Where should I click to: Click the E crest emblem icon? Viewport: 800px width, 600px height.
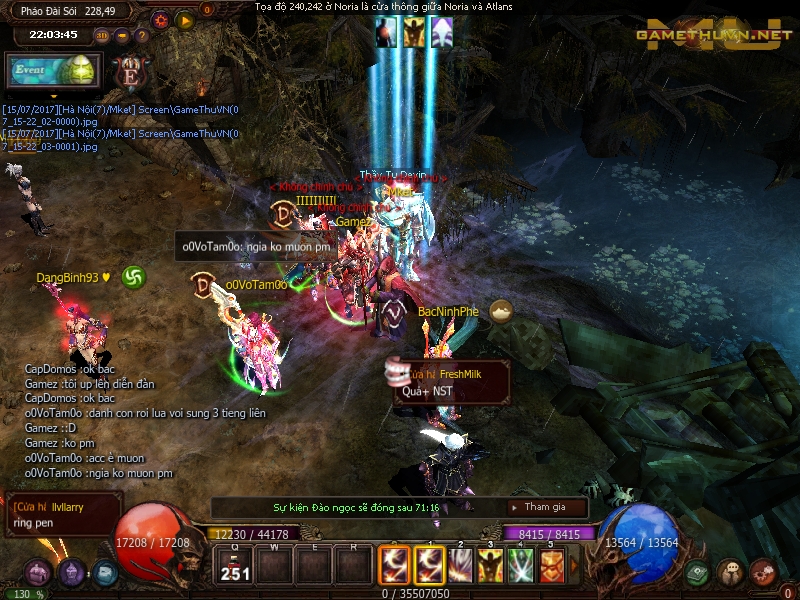click(x=129, y=72)
